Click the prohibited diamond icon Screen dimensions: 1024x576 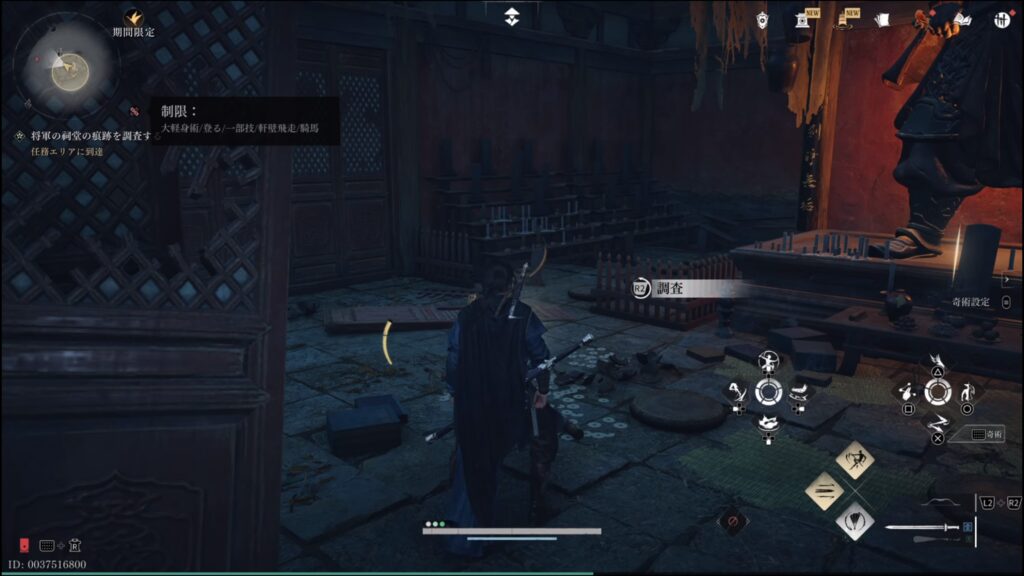coord(733,521)
